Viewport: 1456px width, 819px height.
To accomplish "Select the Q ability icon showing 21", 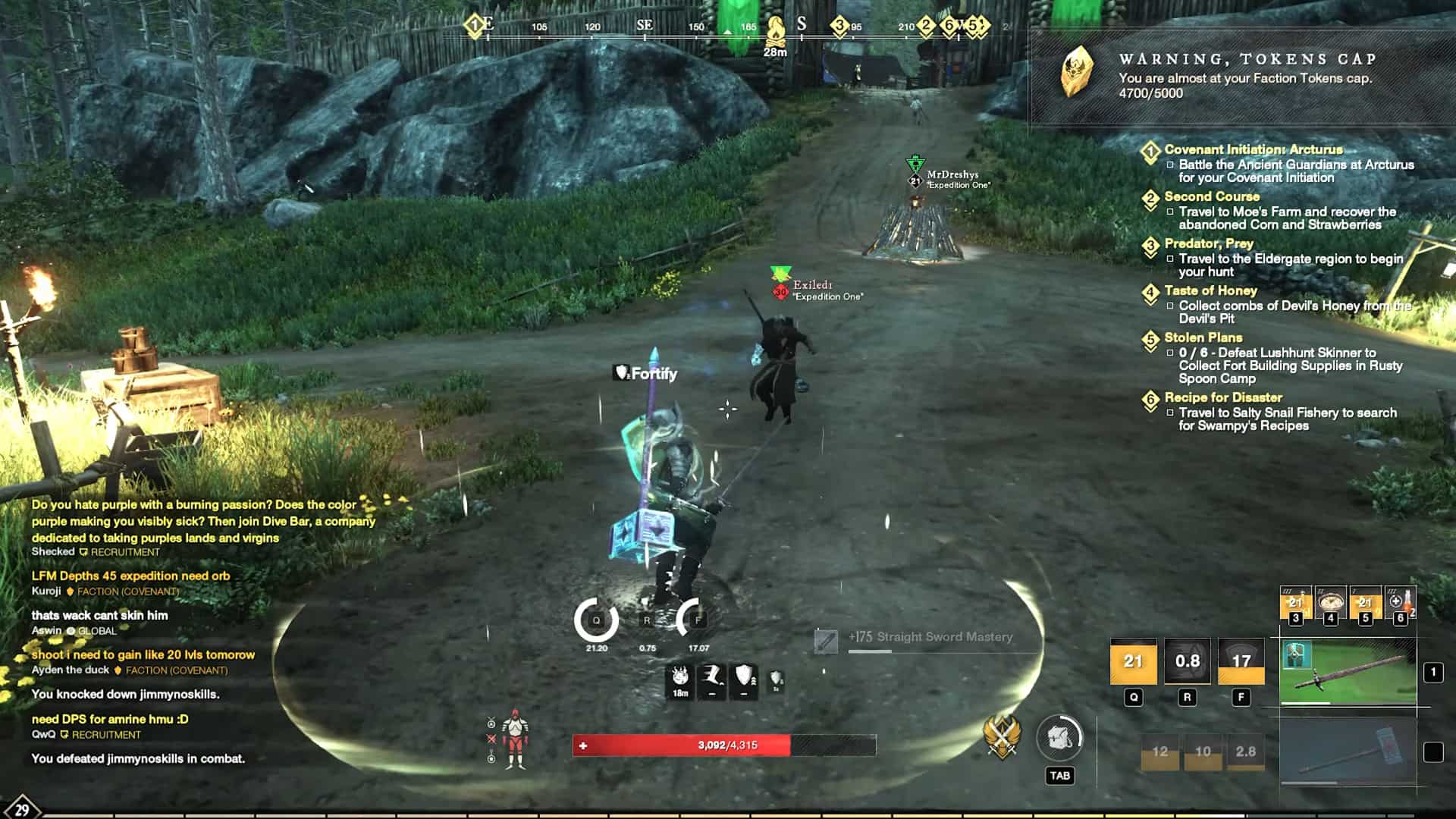I will [x=1134, y=662].
